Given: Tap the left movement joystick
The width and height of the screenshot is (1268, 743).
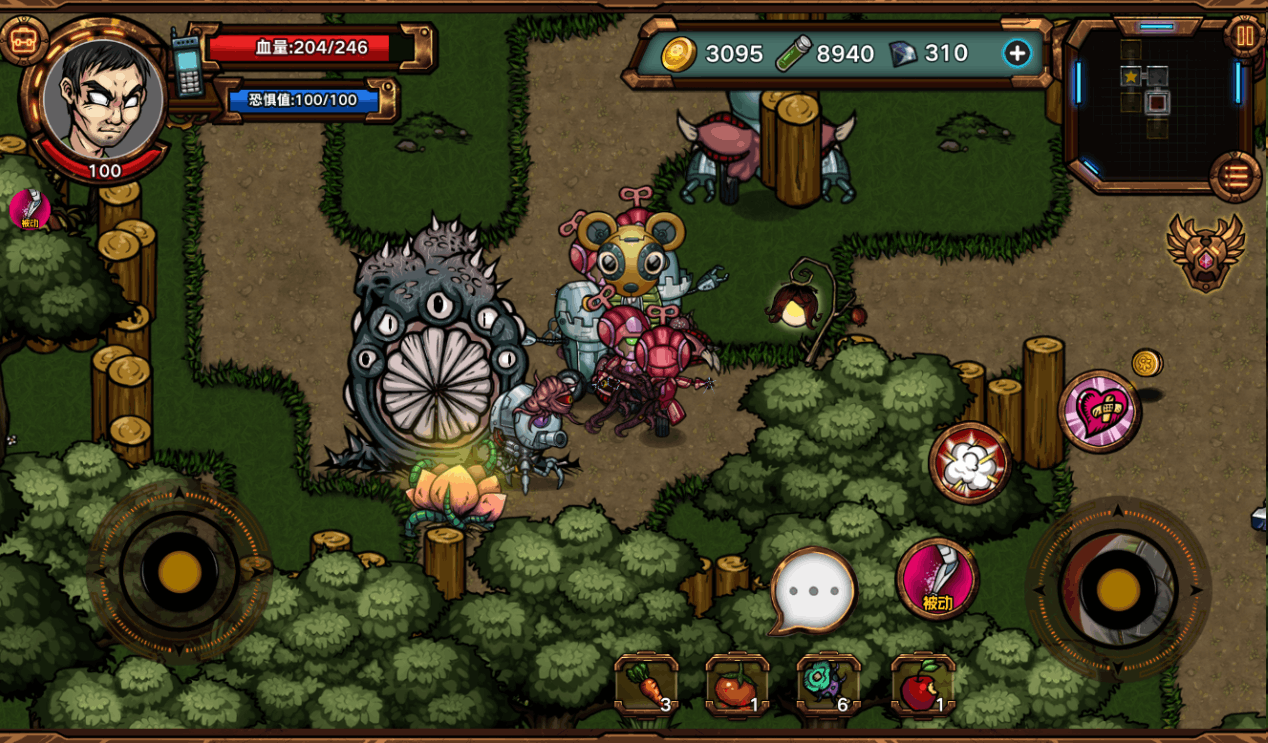Looking at the screenshot, I should 179,571.
